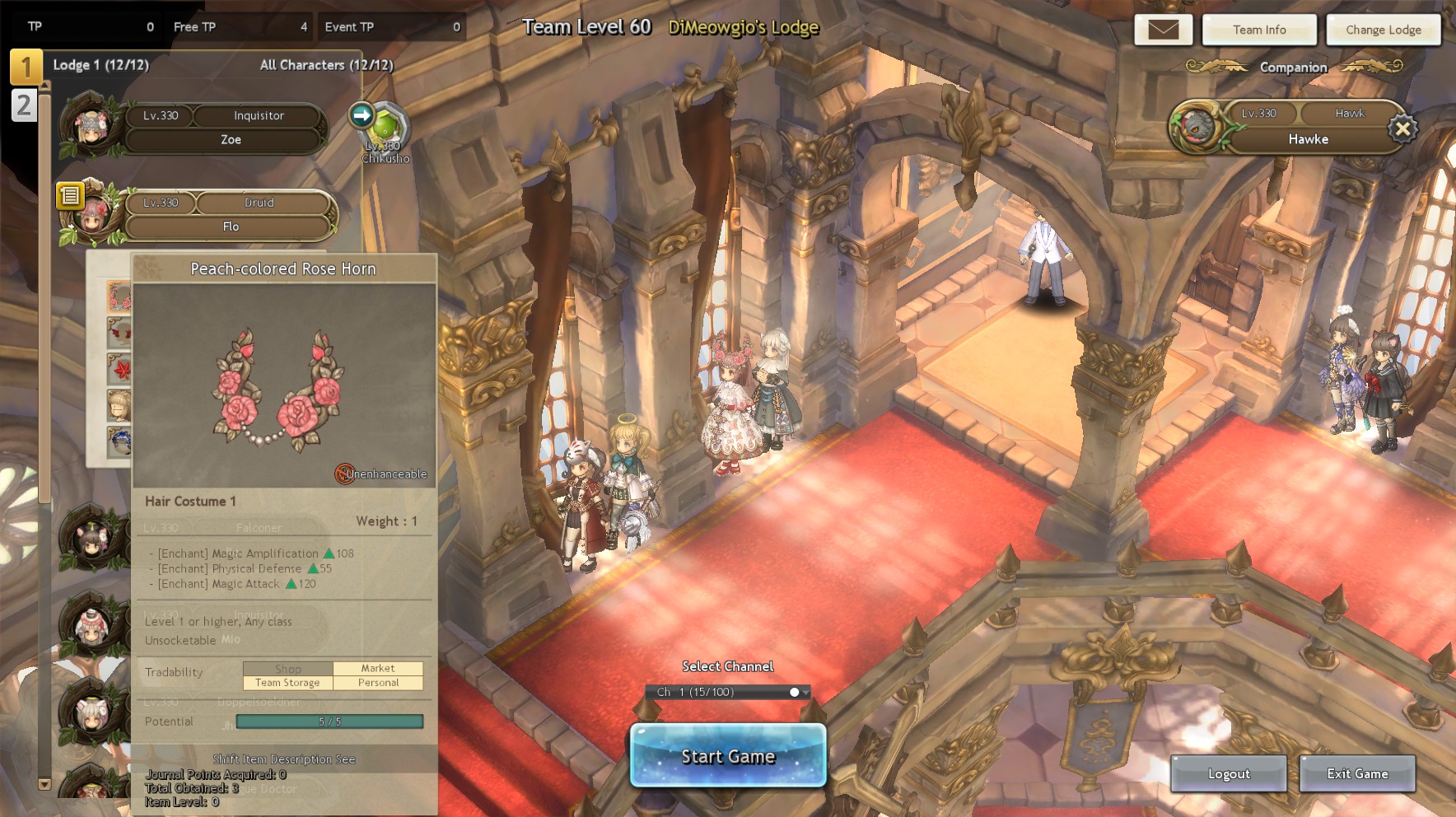
Task: Open the Team Info panel
Action: click(x=1259, y=30)
